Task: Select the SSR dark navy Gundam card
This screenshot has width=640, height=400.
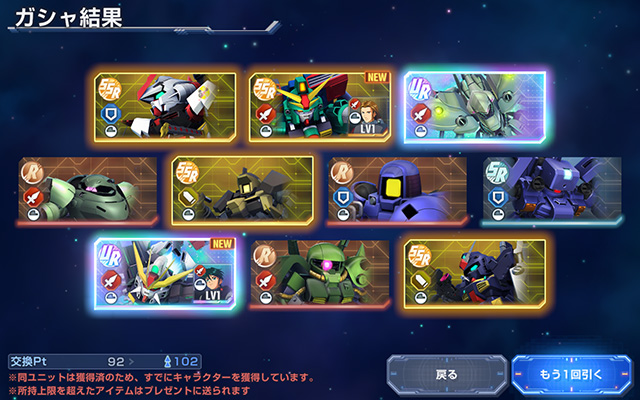Action: pos(473,273)
